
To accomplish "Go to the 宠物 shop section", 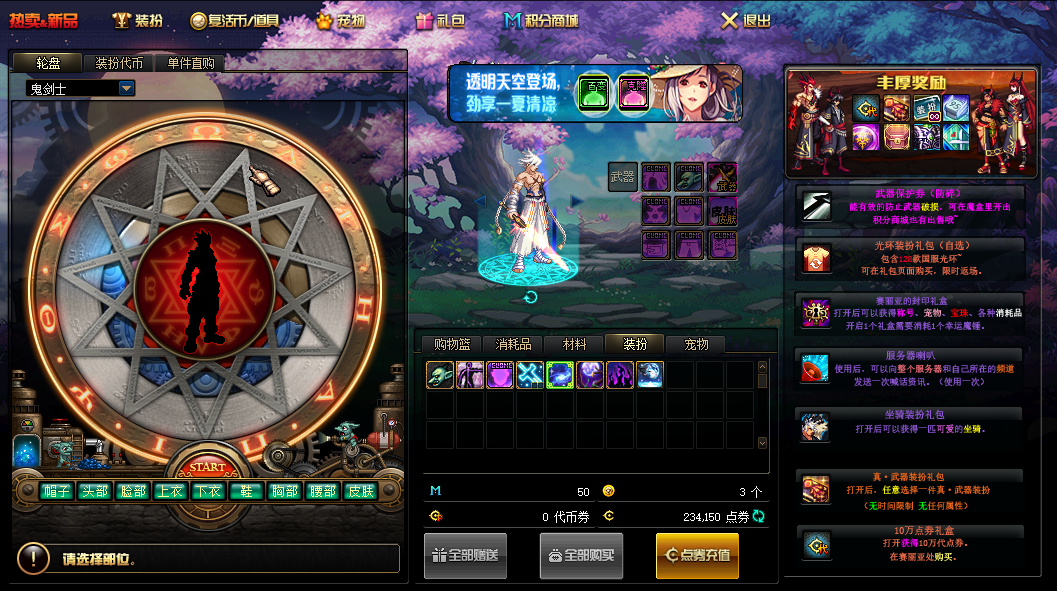I will pyautogui.click(x=341, y=20).
